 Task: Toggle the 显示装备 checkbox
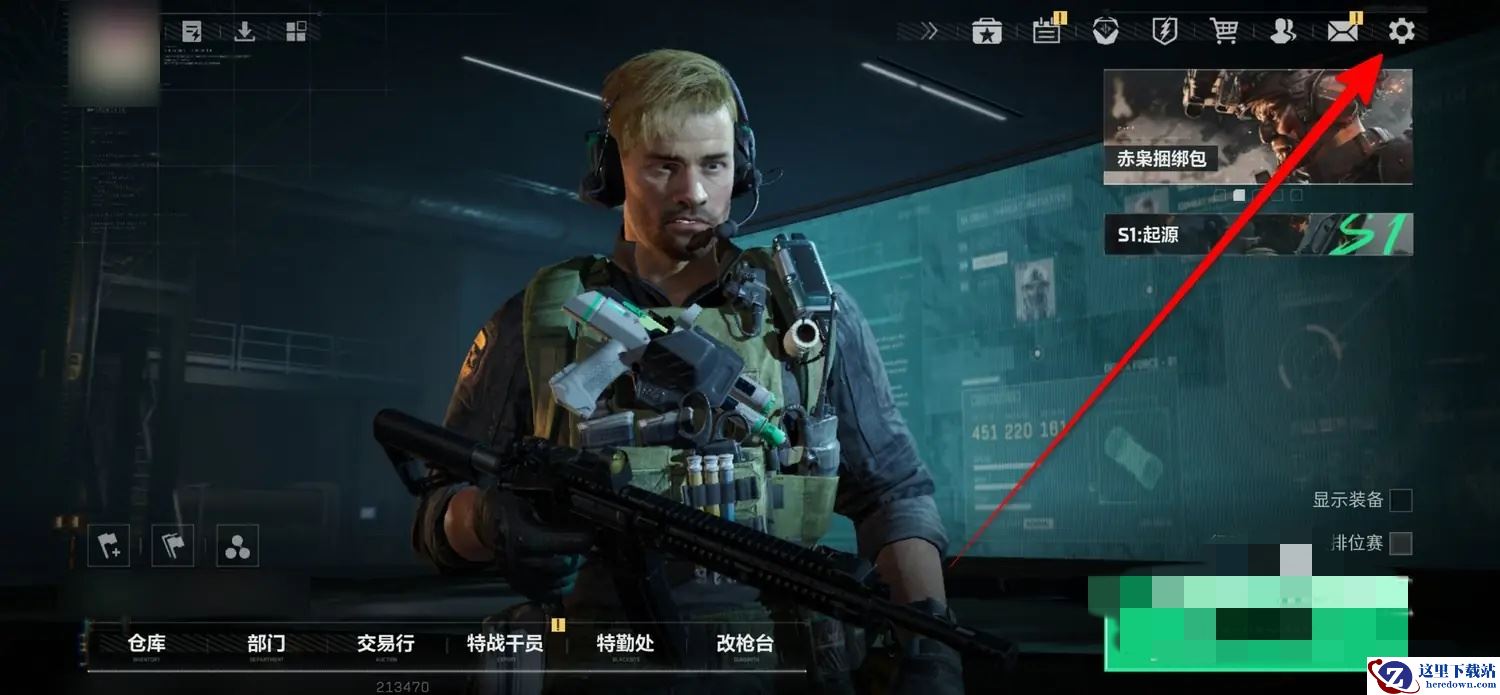click(x=1401, y=500)
